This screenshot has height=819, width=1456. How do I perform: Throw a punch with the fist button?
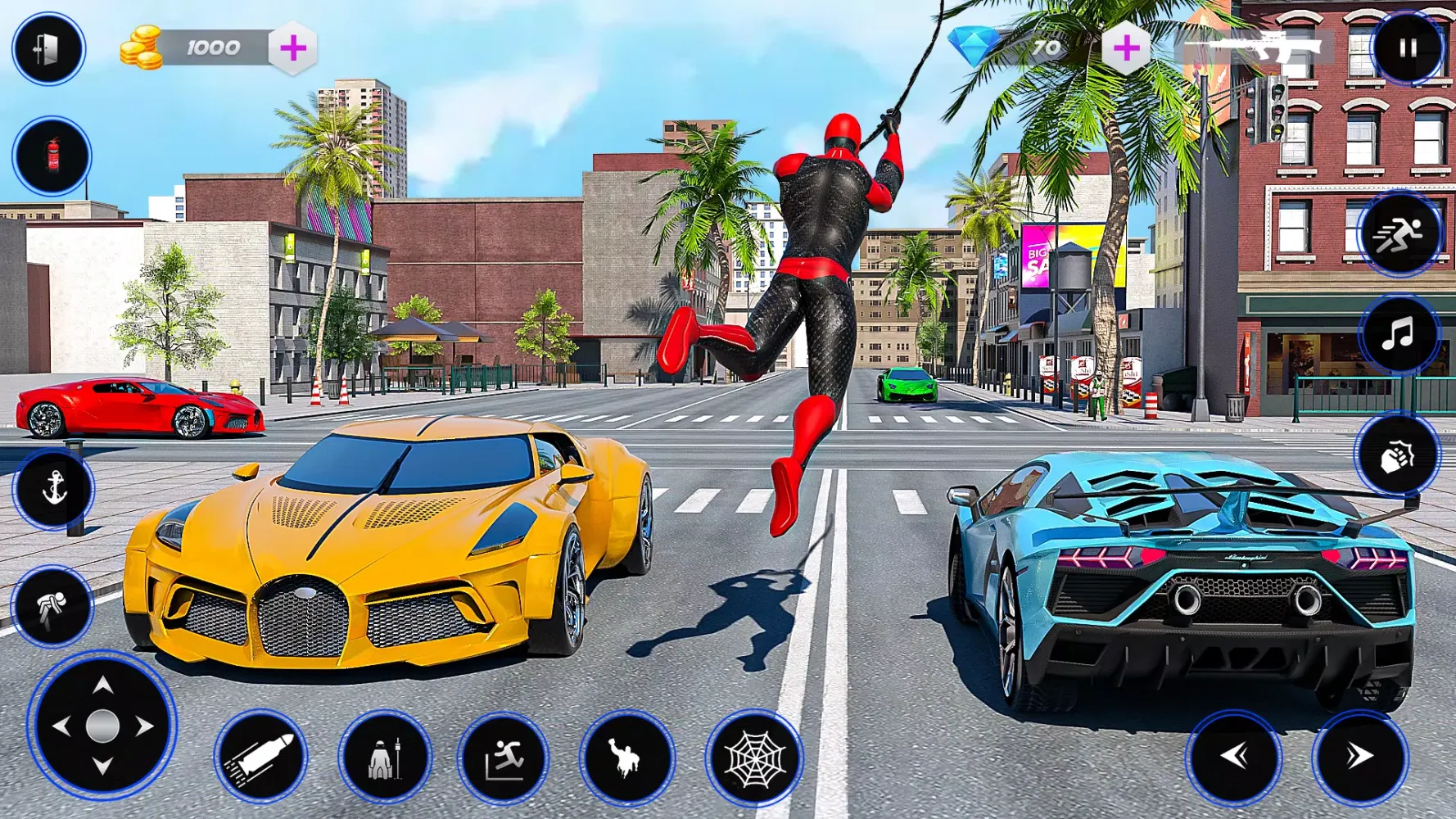pyautogui.click(x=1396, y=455)
